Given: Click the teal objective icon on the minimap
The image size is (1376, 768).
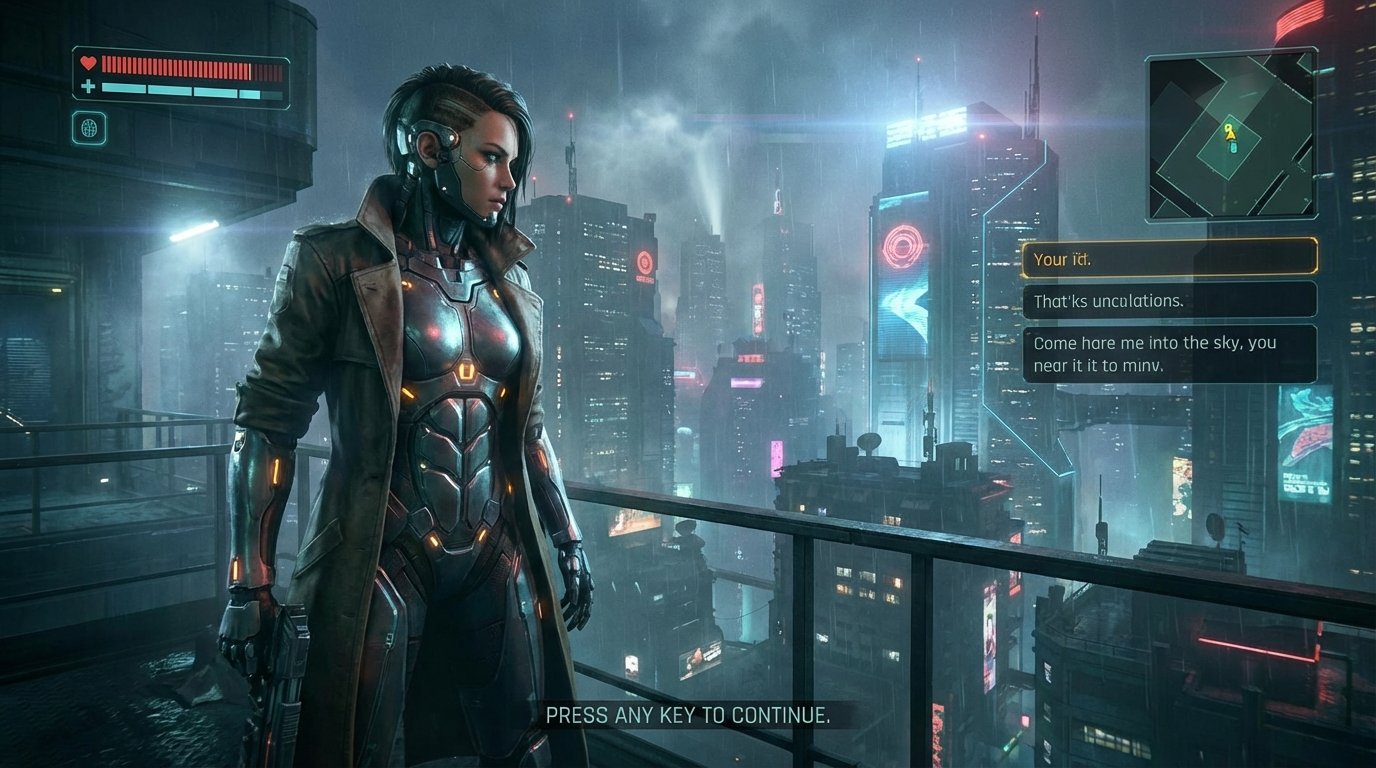Looking at the screenshot, I should tap(1233, 147).
